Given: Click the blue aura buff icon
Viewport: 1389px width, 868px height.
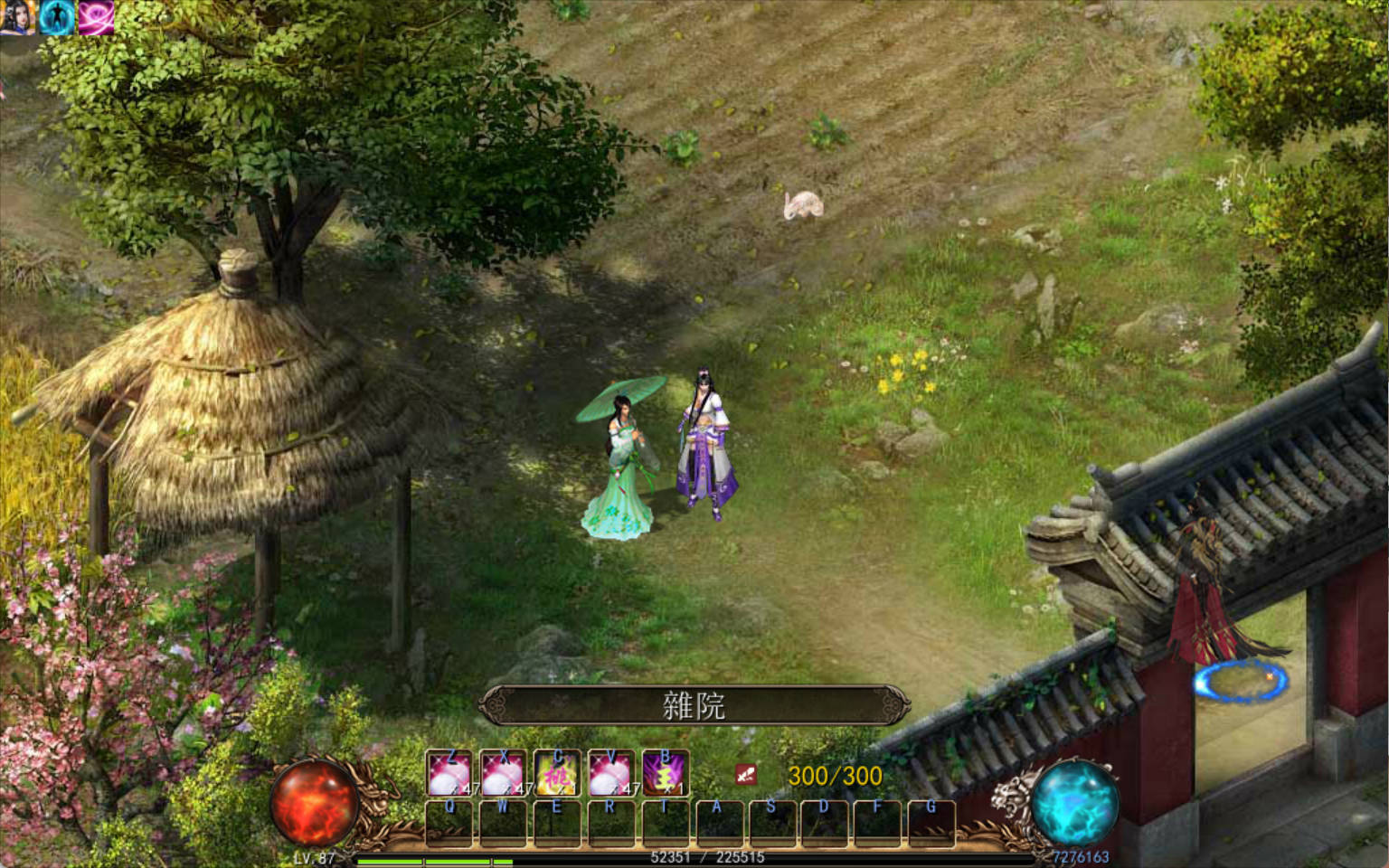Looking at the screenshot, I should tap(54, 16).
